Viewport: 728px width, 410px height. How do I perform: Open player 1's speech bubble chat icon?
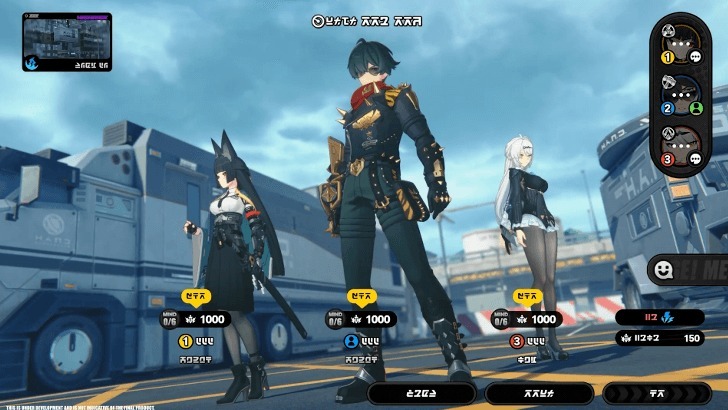click(695, 58)
